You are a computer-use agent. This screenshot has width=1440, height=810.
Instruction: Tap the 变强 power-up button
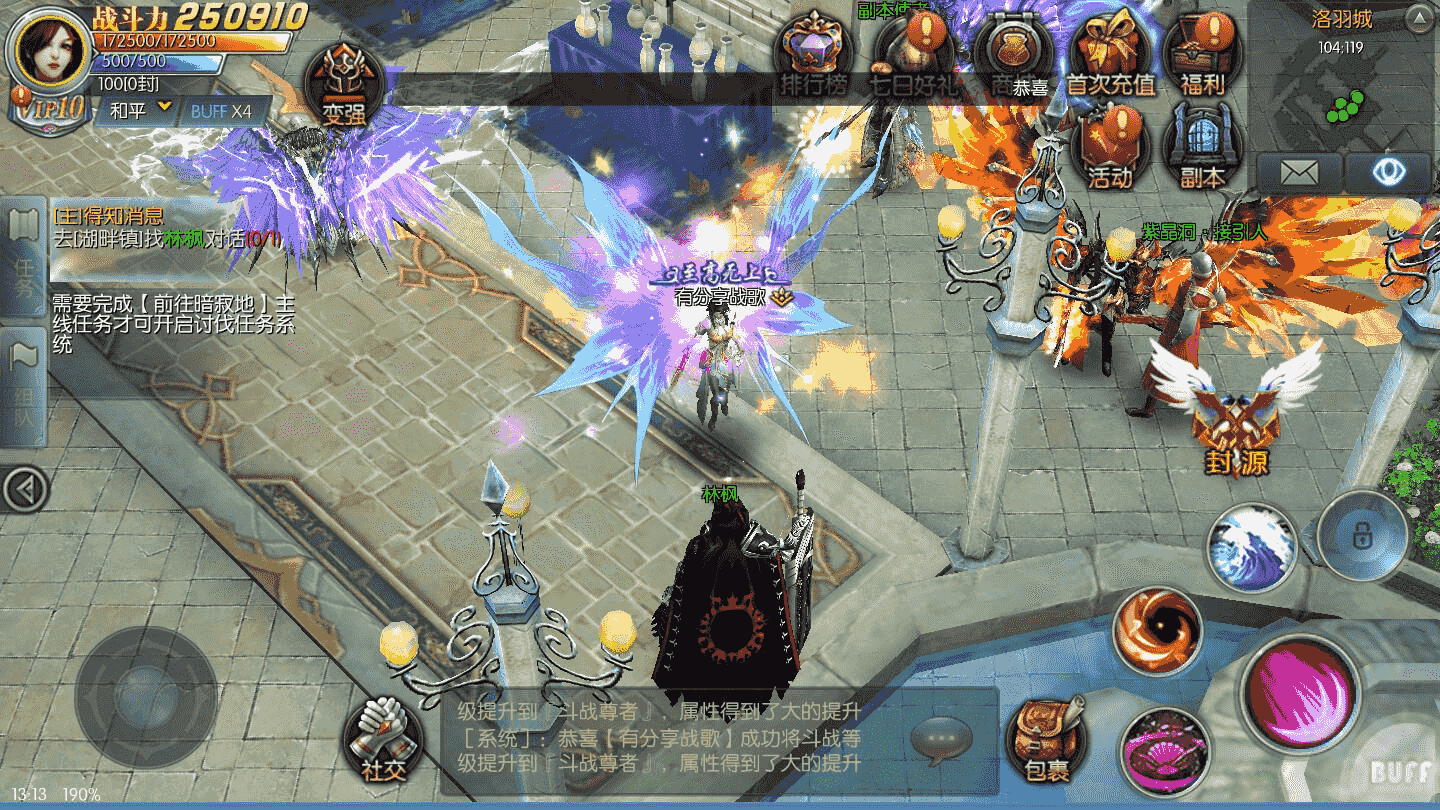tap(344, 87)
